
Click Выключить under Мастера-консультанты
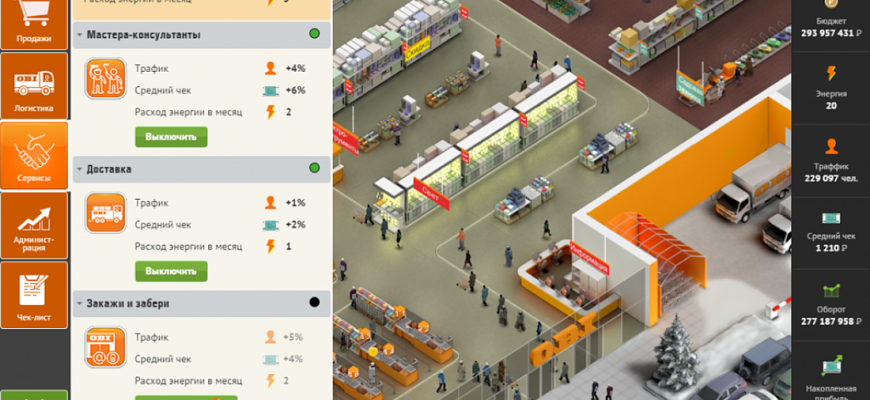click(x=171, y=137)
